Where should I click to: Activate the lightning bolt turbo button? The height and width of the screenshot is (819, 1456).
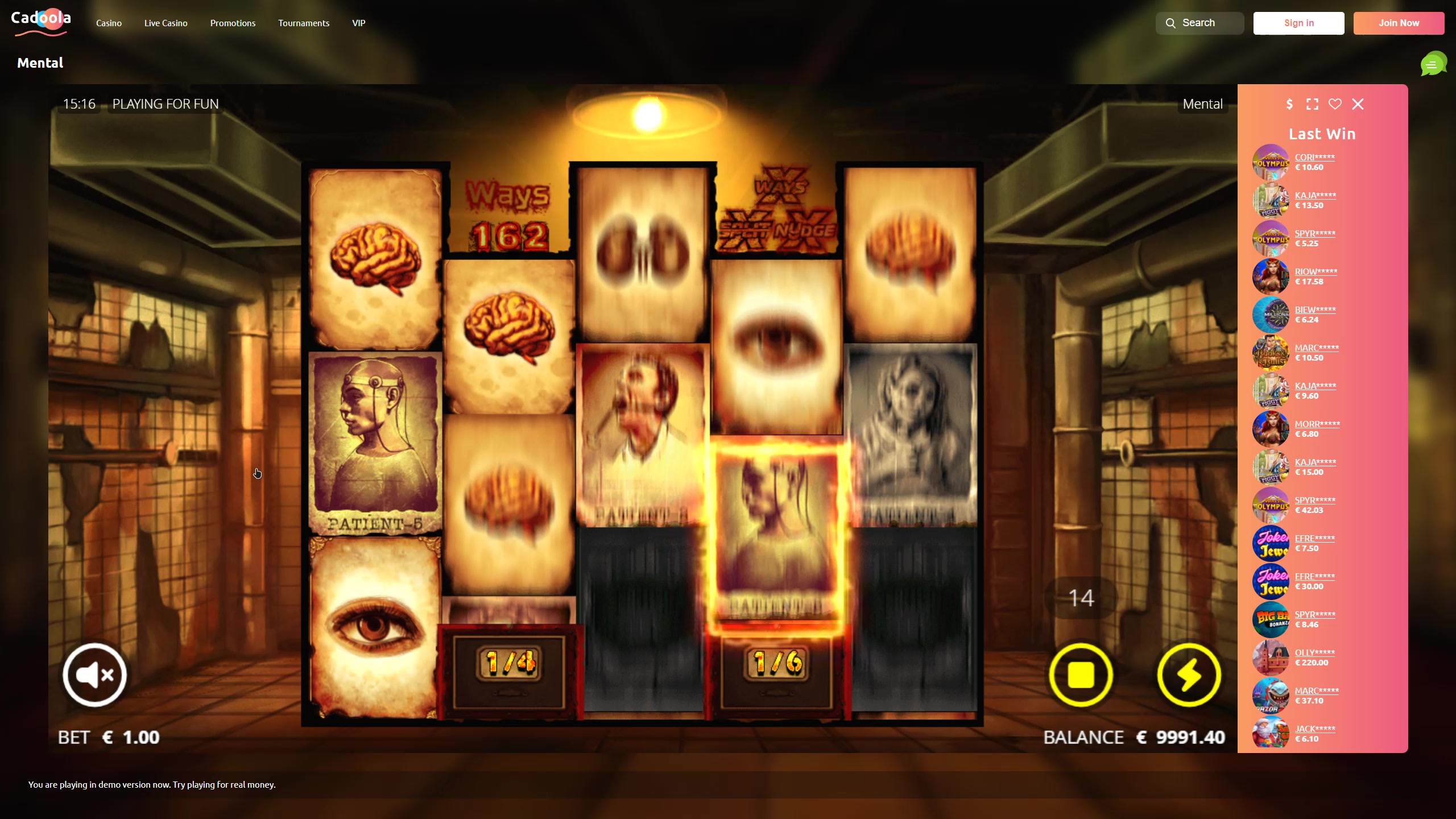click(x=1189, y=675)
